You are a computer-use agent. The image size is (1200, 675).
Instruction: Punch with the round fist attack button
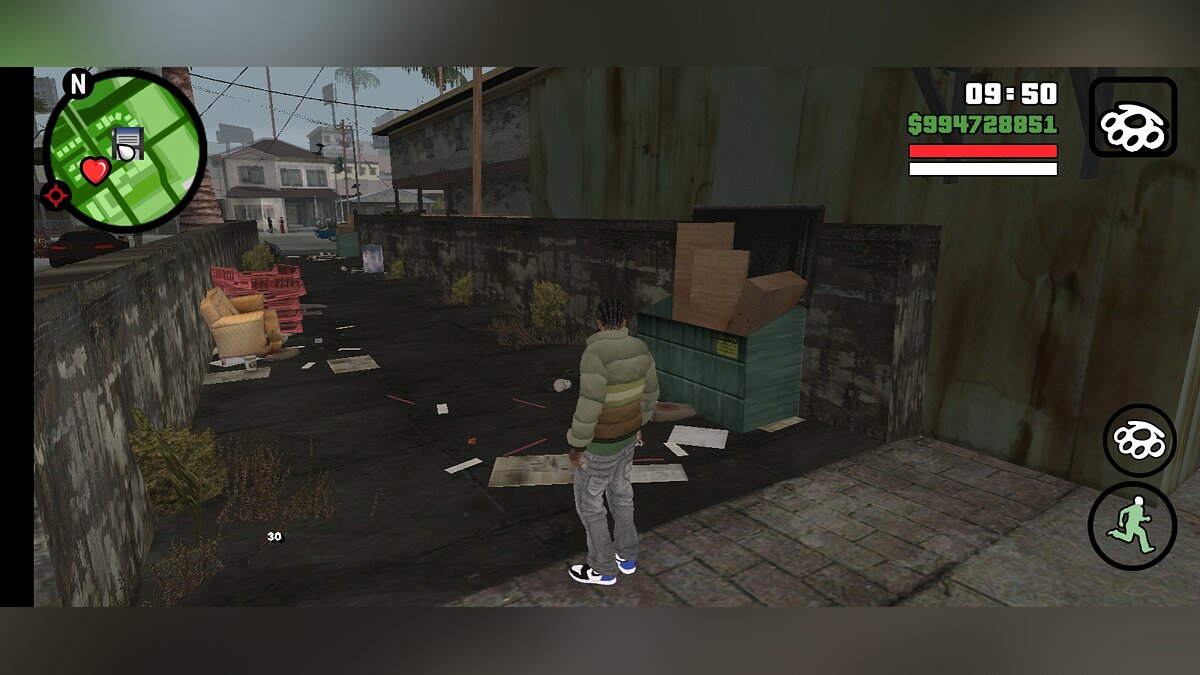coord(1139,440)
